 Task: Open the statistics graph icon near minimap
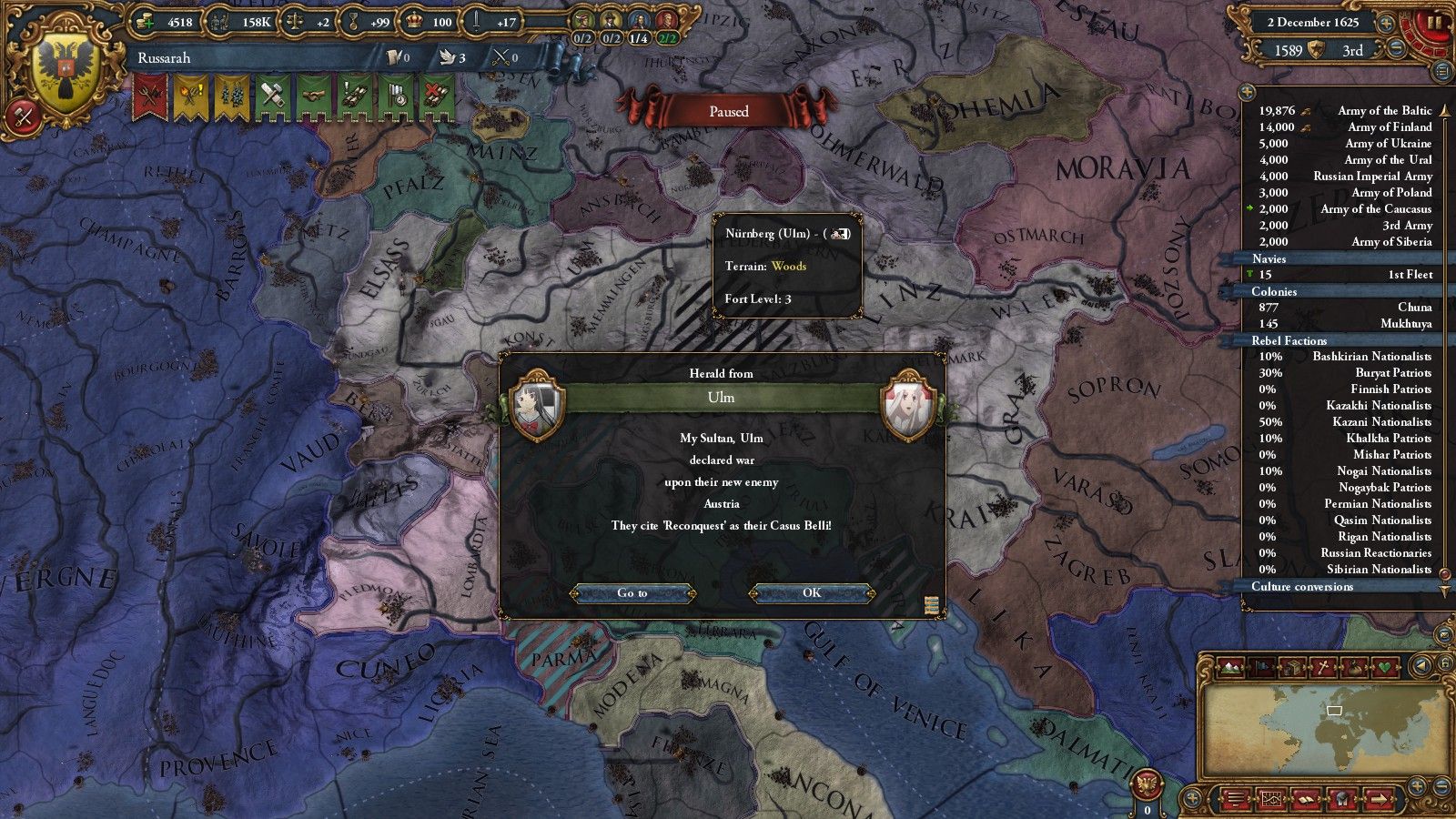coord(1272,797)
